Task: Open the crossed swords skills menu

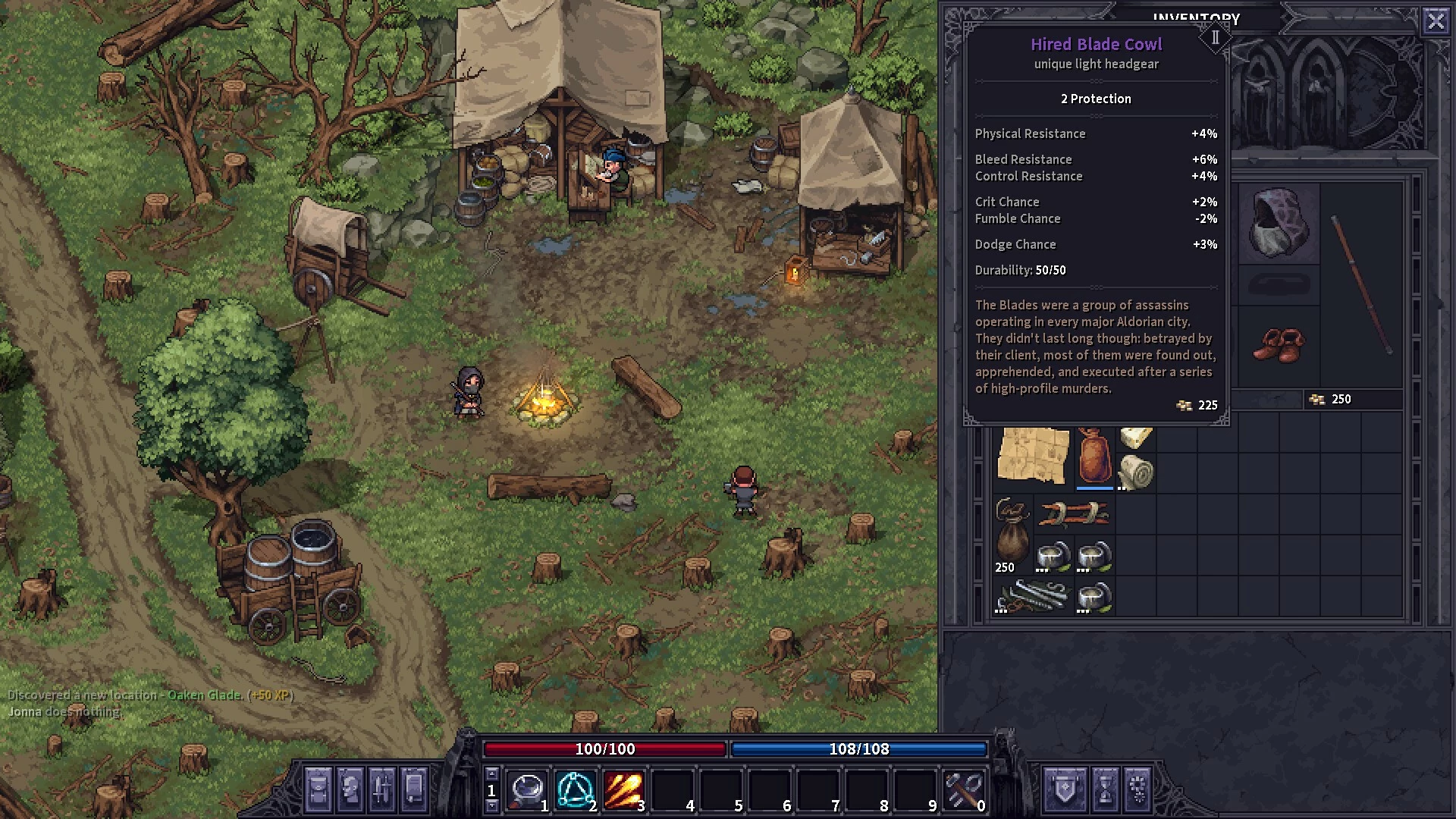Action: (381, 789)
